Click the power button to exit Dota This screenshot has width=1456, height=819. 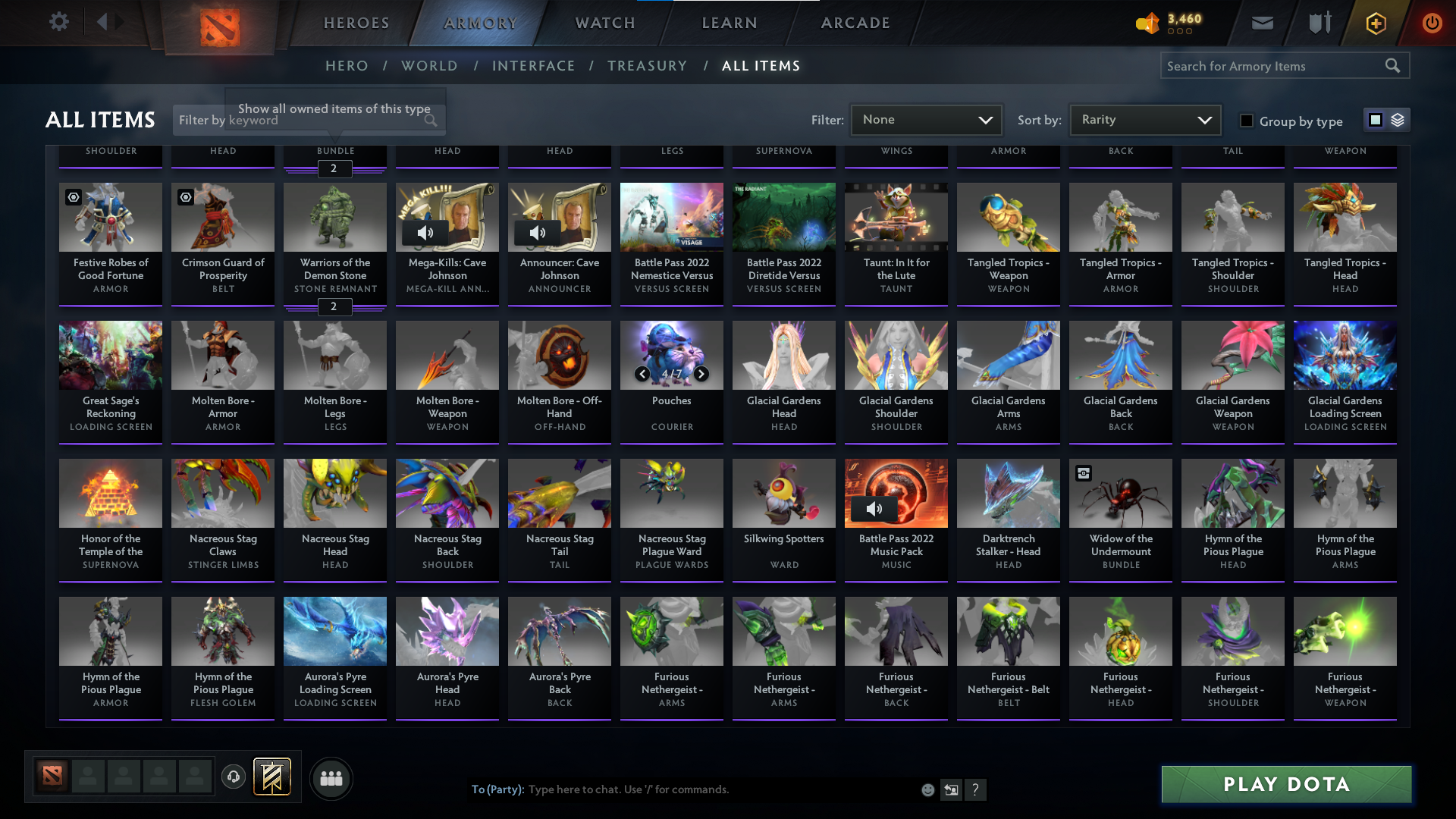(1432, 23)
